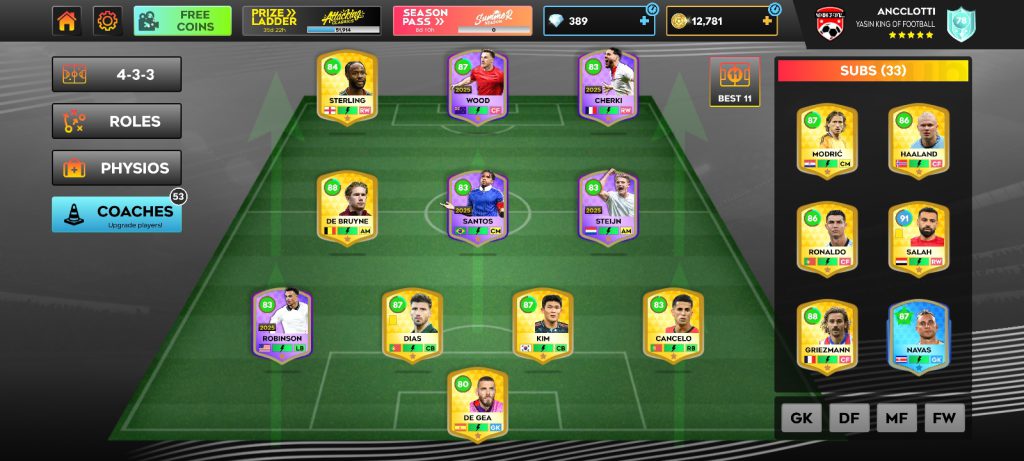Choose goalkeeper De Gea's card
The image size is (1024, 461).
477,405
